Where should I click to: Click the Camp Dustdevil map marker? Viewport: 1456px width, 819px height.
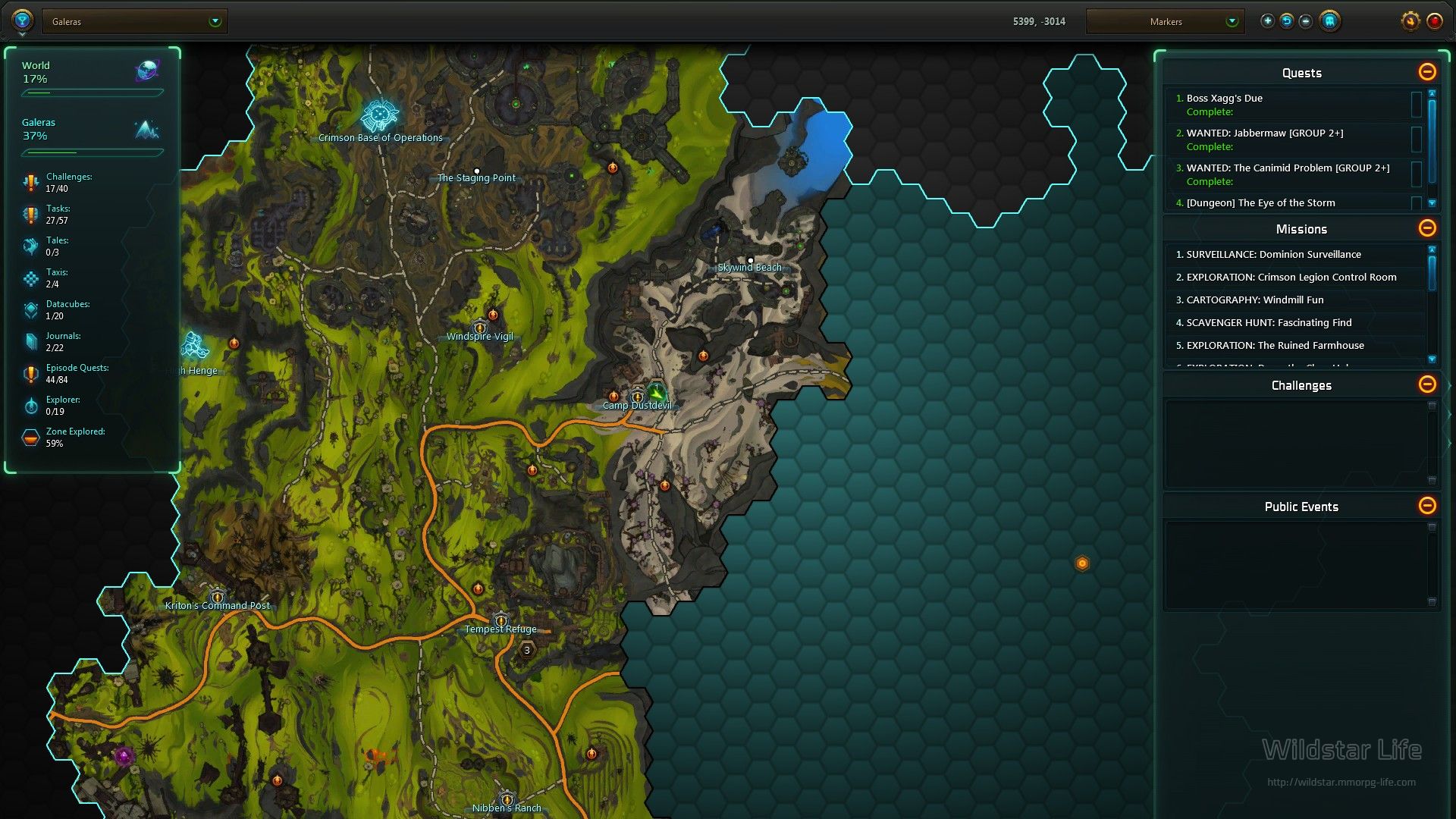tap(638, 397)
